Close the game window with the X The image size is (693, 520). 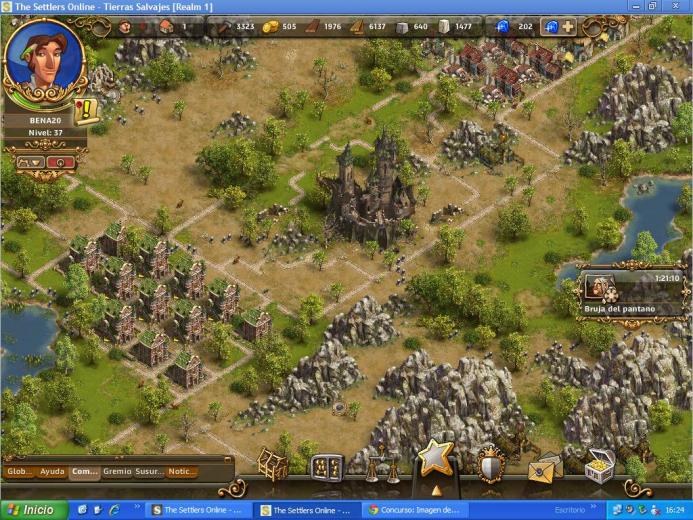coord(682,6)
